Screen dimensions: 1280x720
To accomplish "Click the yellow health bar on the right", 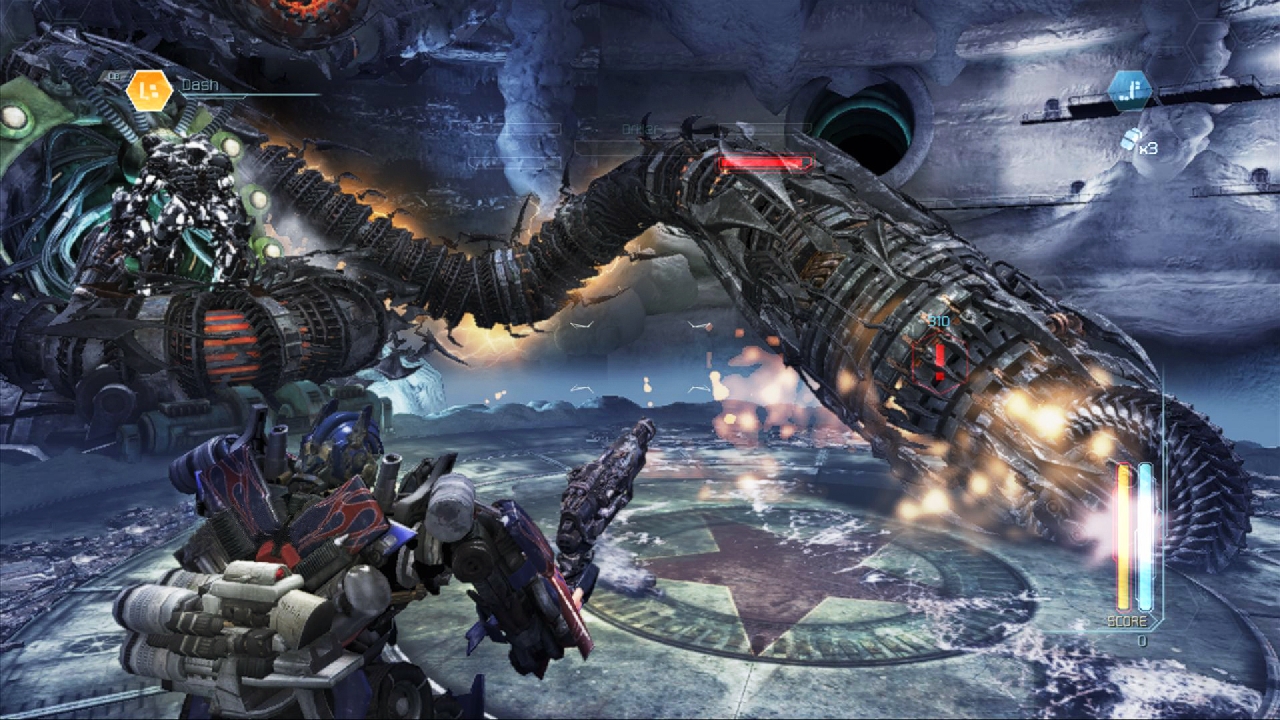I will (x=1122, y=535).
